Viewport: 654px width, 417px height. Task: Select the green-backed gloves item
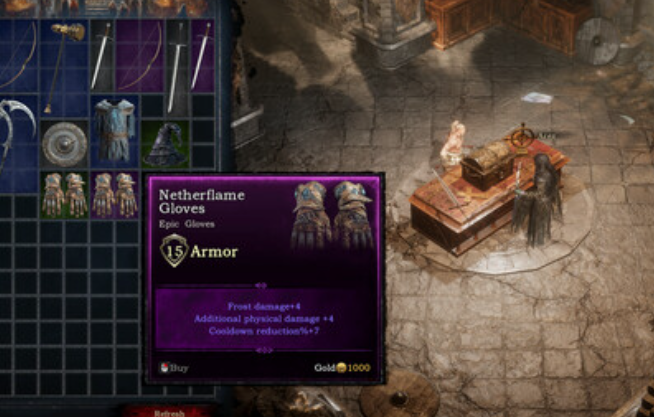(x=65, y=194)
